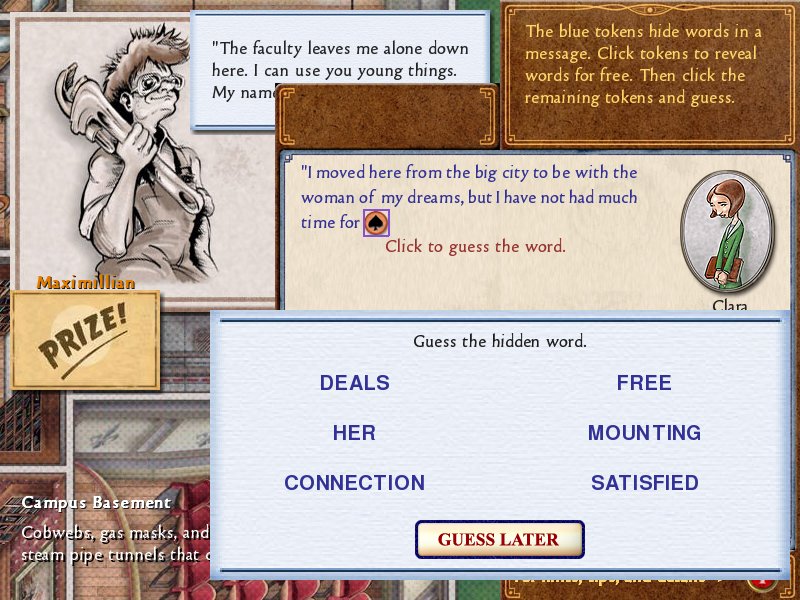Viewport: 800px width, 600px height.
Task: Choose the CONNECTION word option
Action: coord(354,483)
